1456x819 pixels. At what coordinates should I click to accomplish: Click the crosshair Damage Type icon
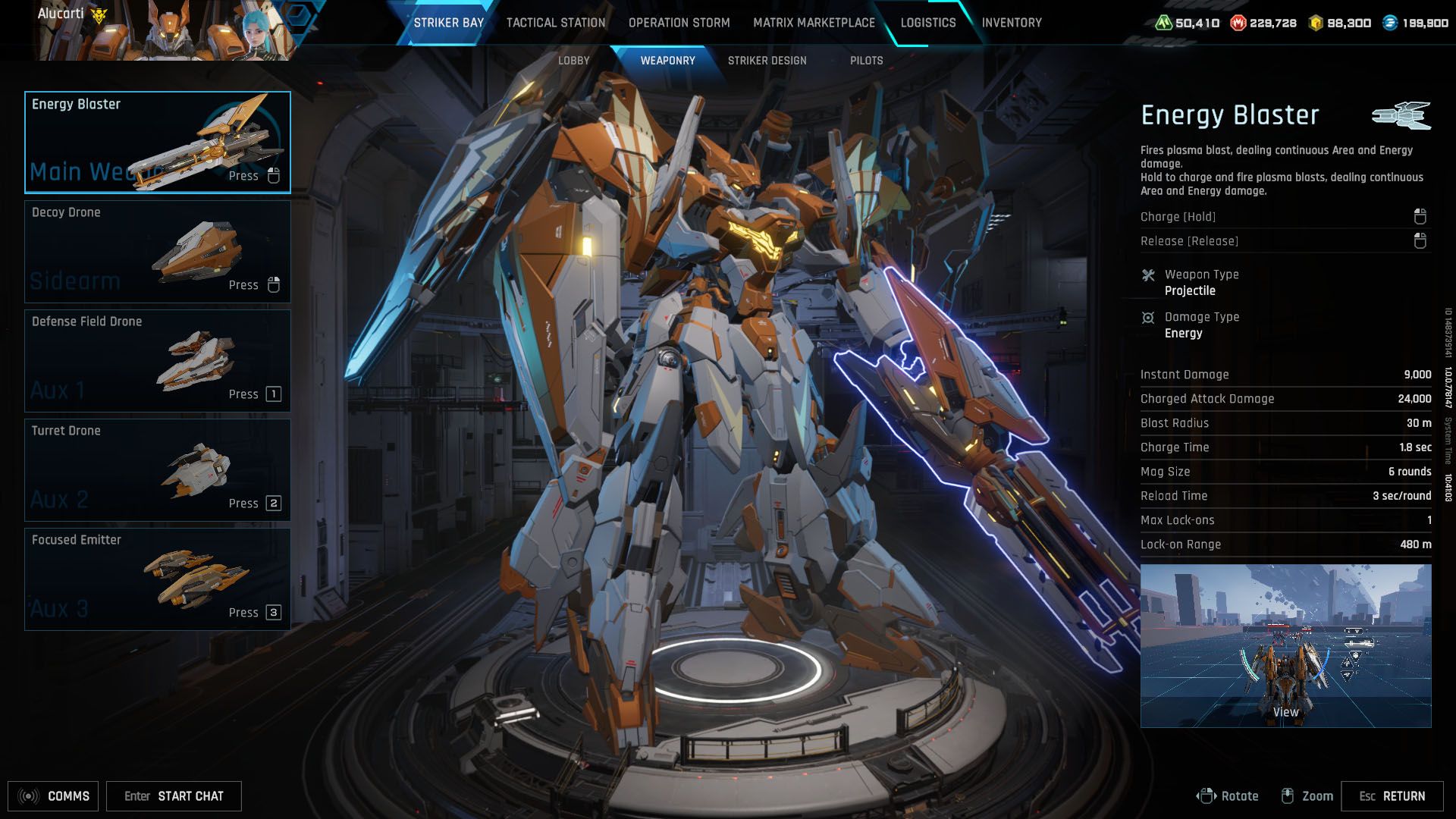pos(1147,318)
